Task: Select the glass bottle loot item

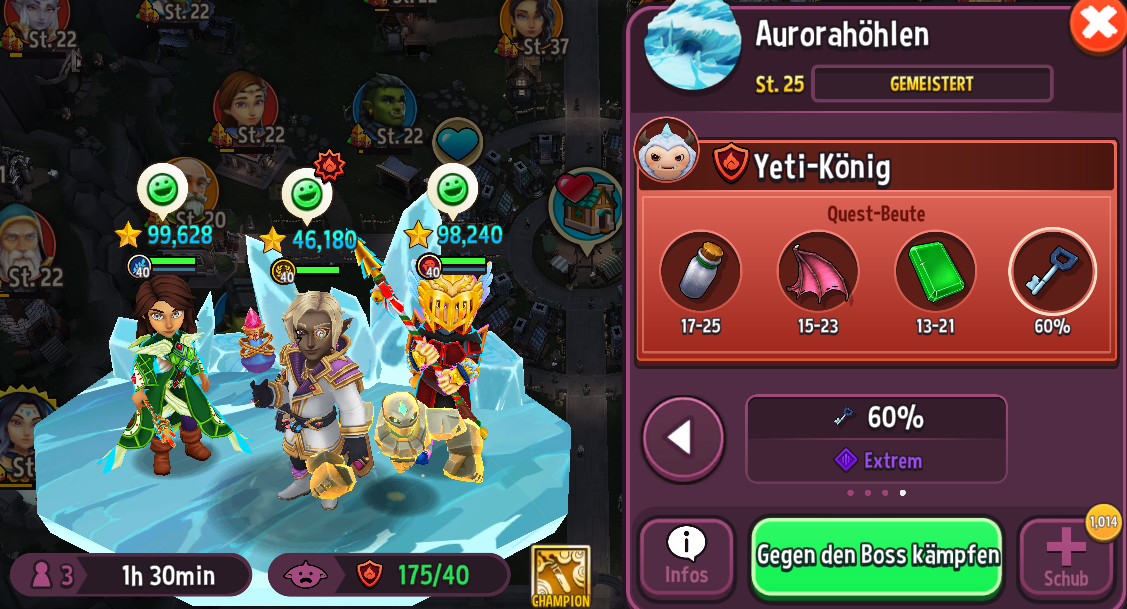Action: (700, 271)
